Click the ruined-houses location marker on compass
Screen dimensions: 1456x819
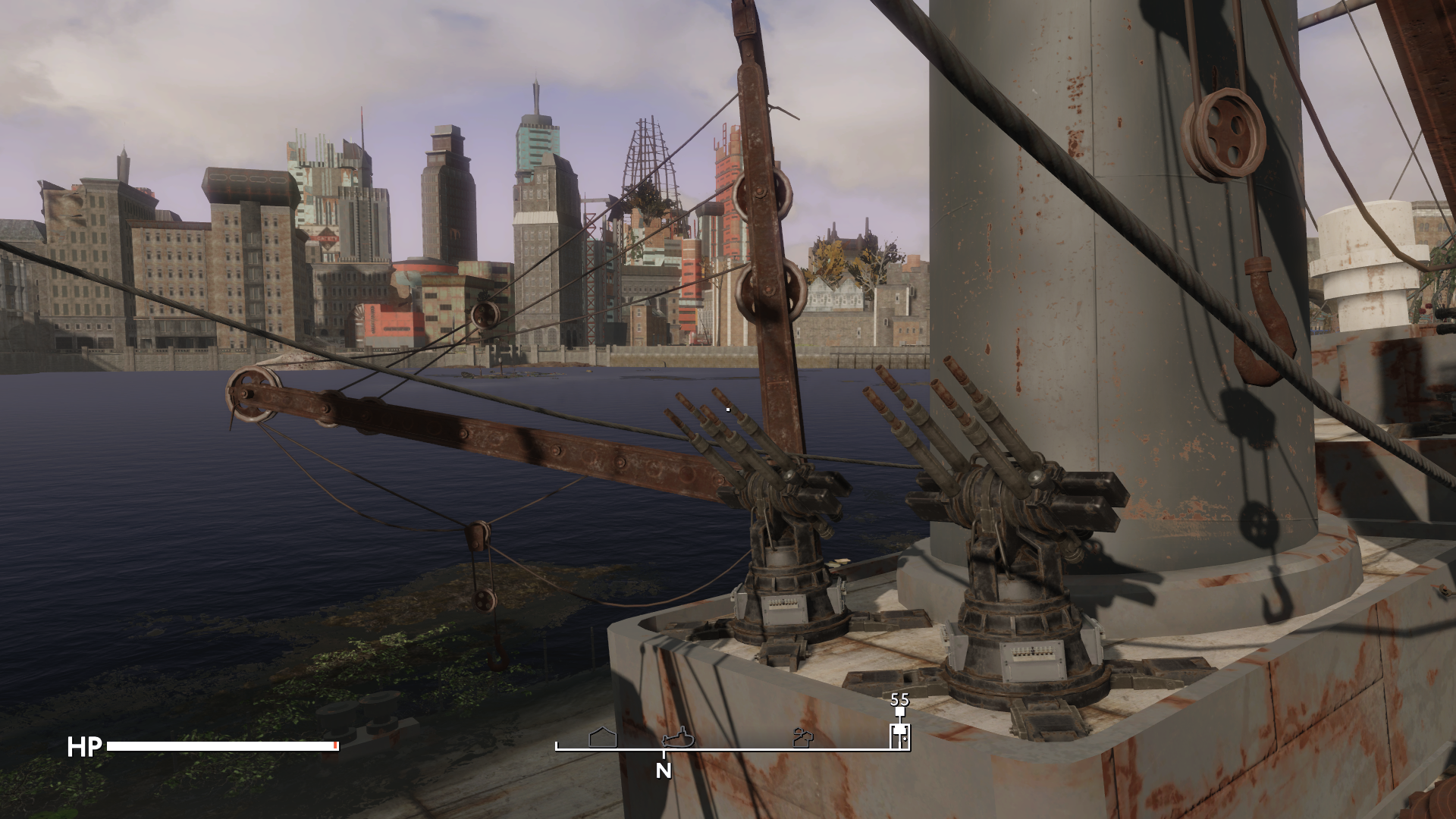point(803,737)
